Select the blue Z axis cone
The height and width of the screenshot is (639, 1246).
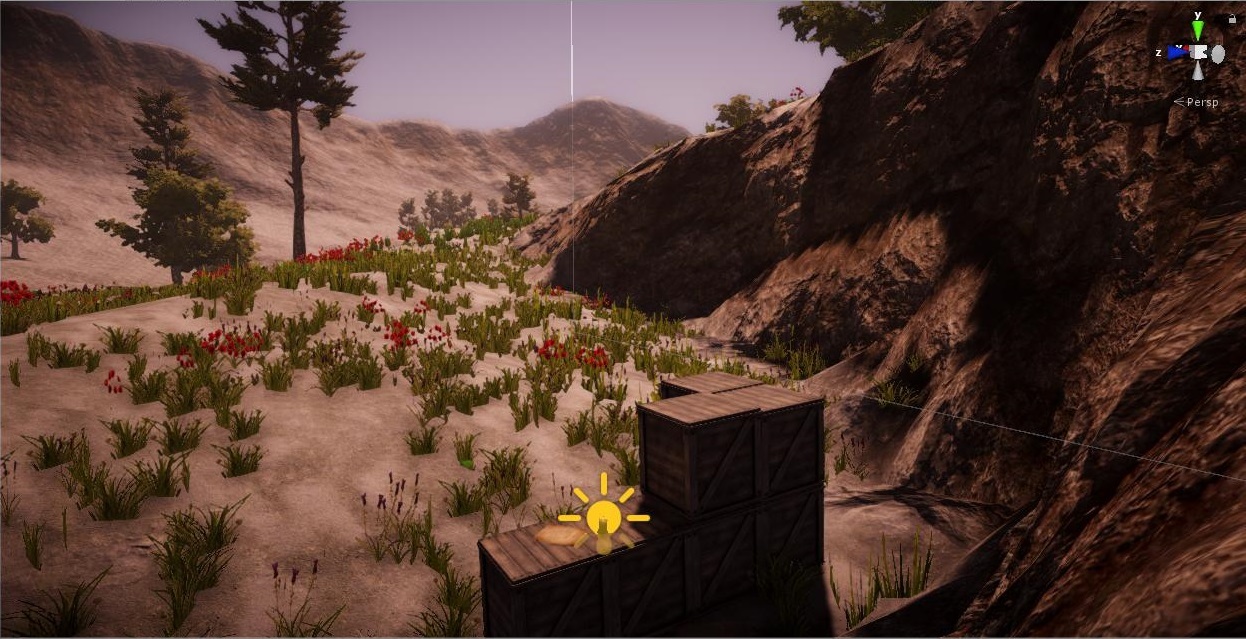pyautogui.click(x=1177, y=52)
